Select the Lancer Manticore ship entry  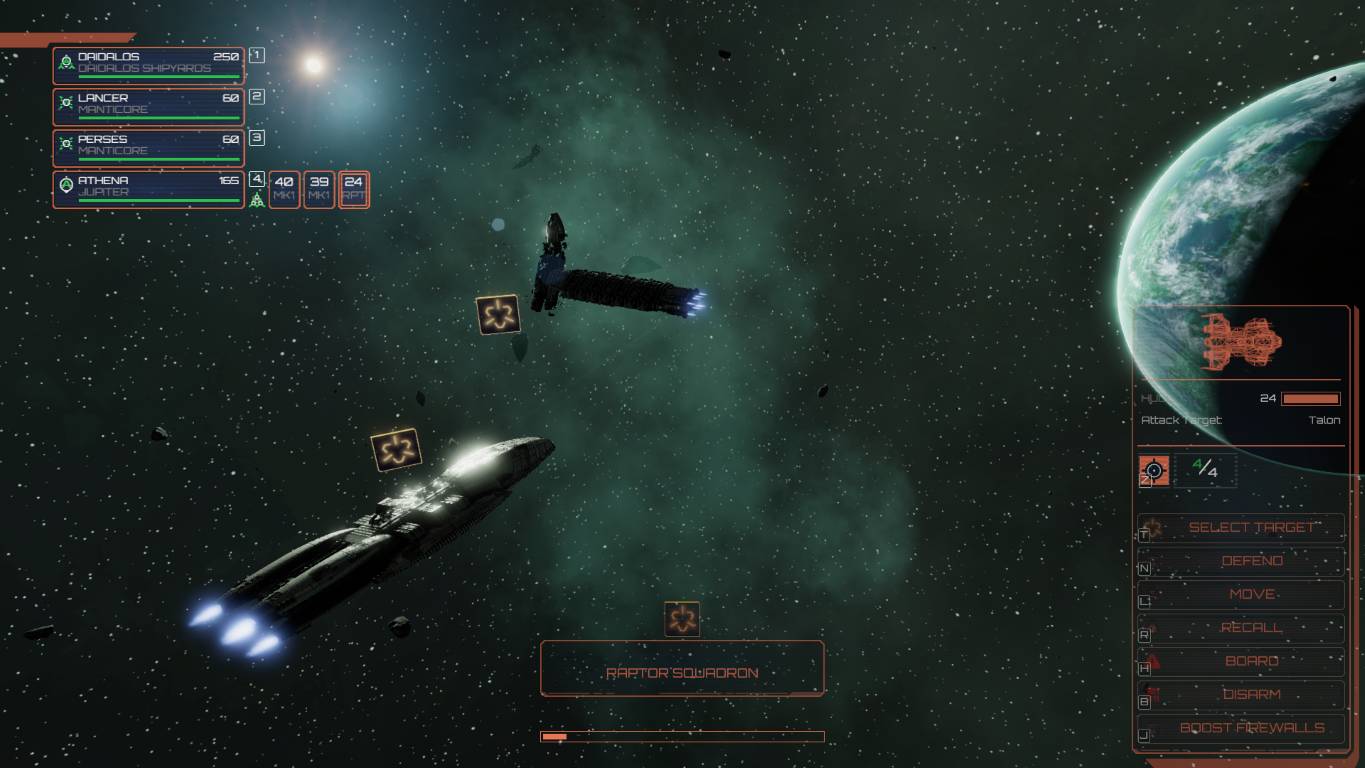148,105
